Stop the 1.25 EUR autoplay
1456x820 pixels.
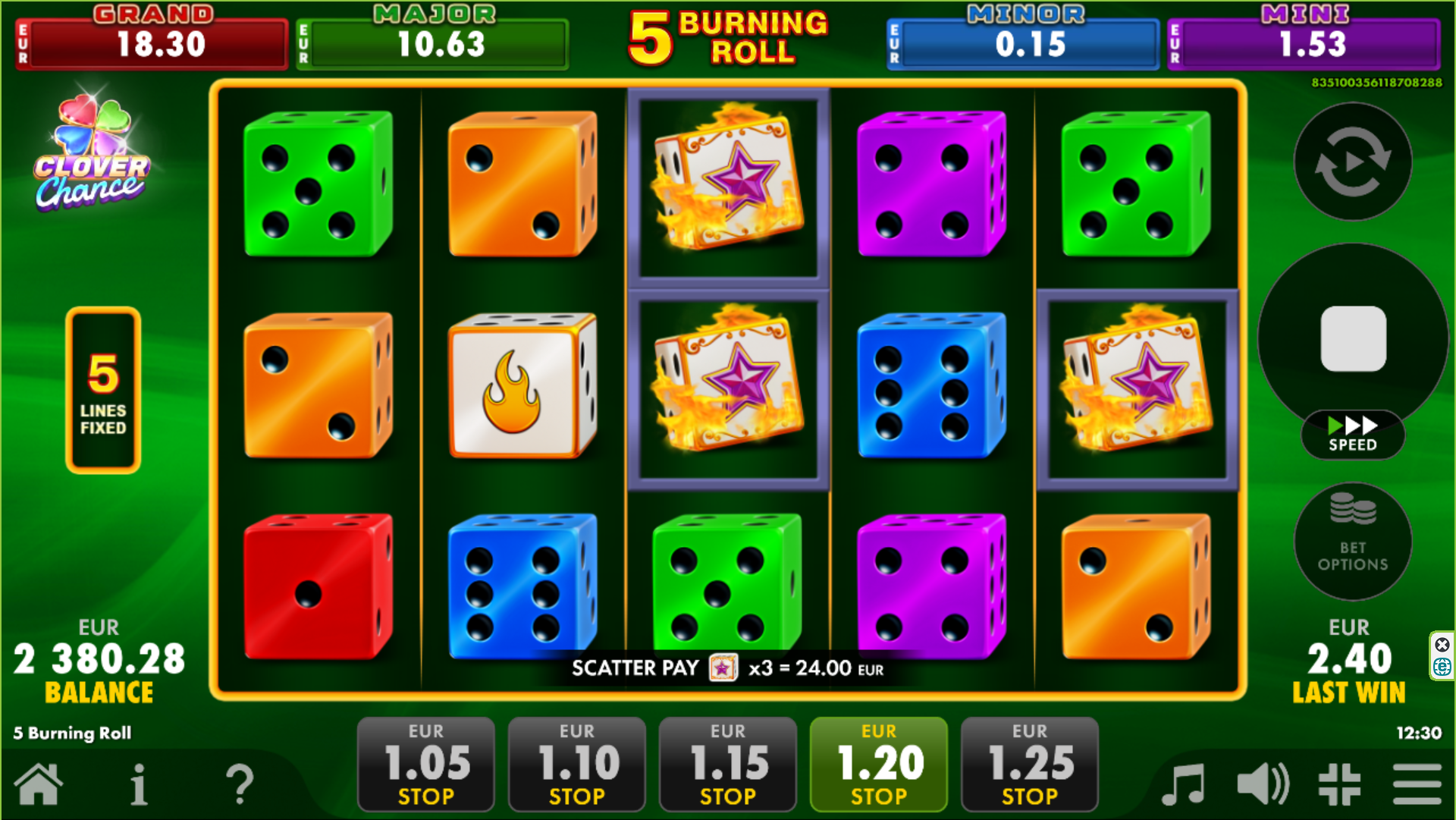(x=1028, y=763)
